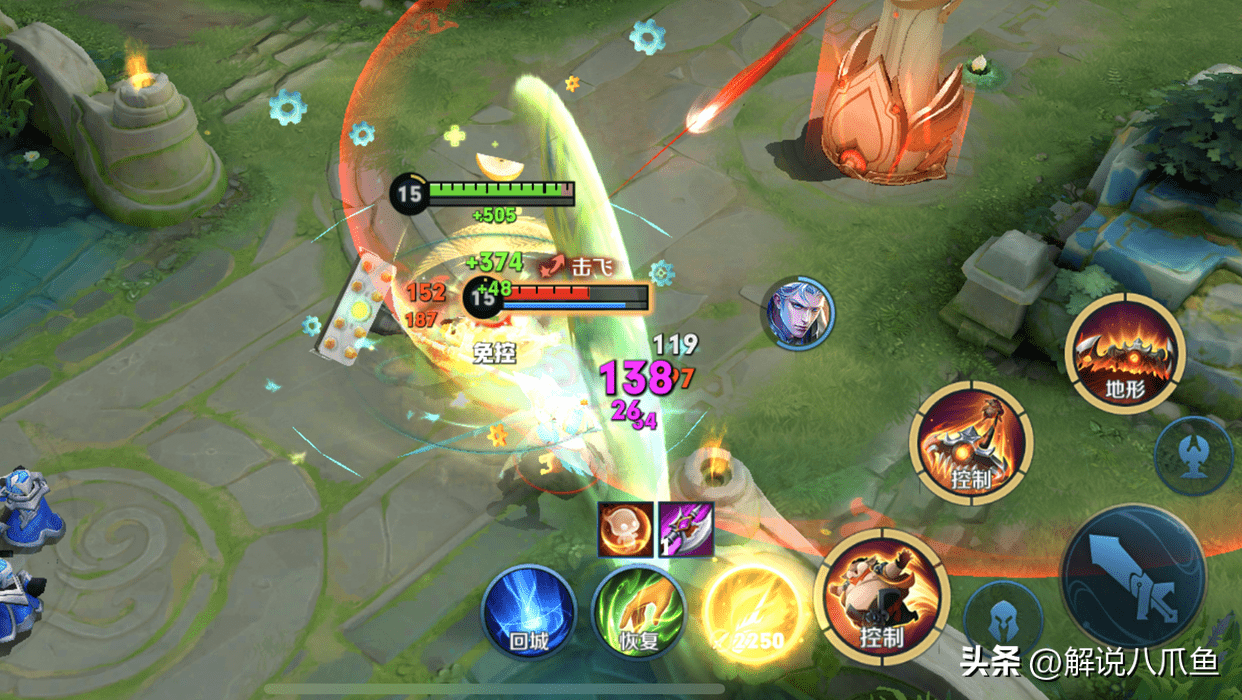Use the purple axe item icon
Viewport: 1242px width, 700px height.
pos(685,529)
